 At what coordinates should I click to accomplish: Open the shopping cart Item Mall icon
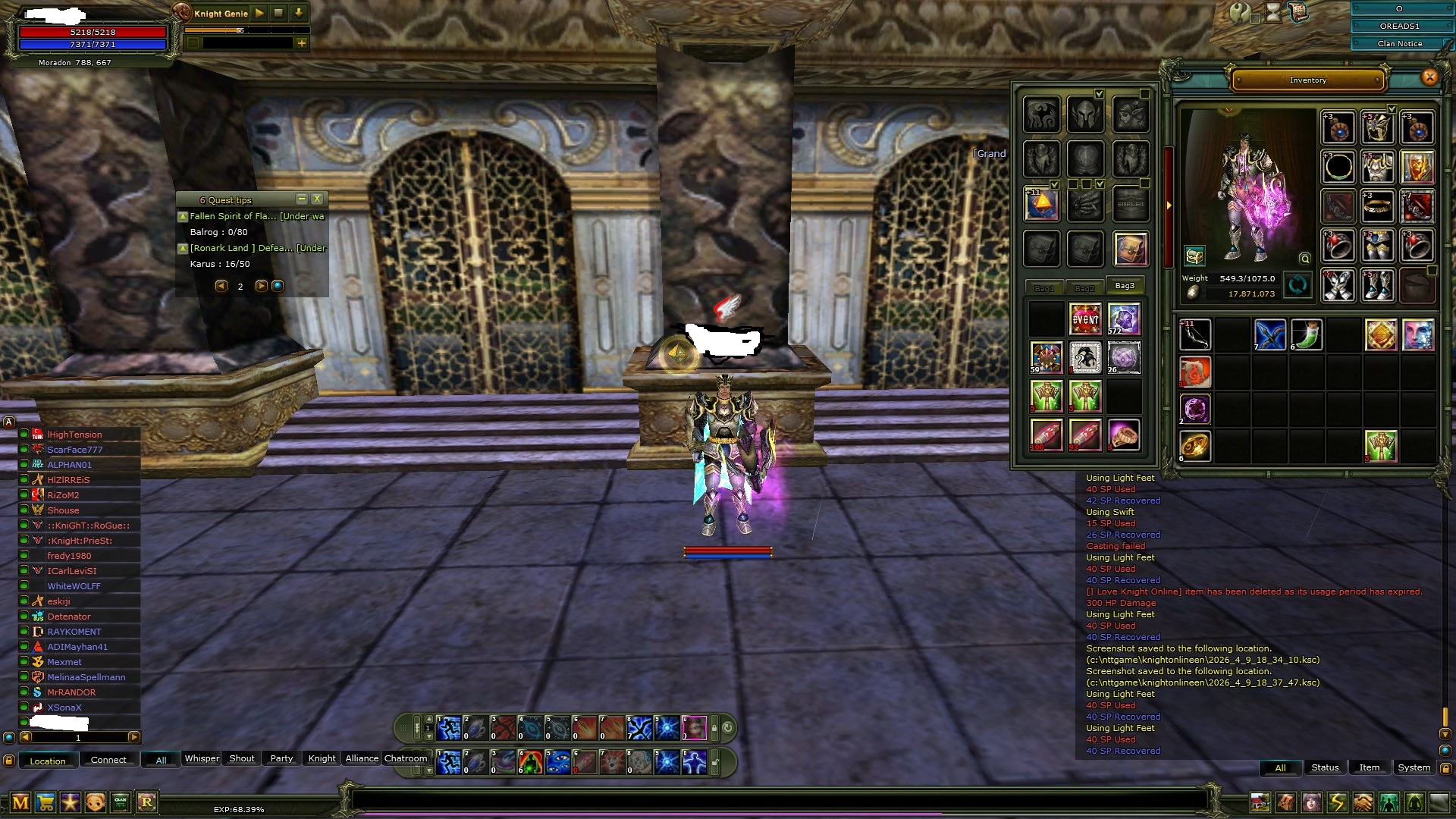tap(45, 802)
